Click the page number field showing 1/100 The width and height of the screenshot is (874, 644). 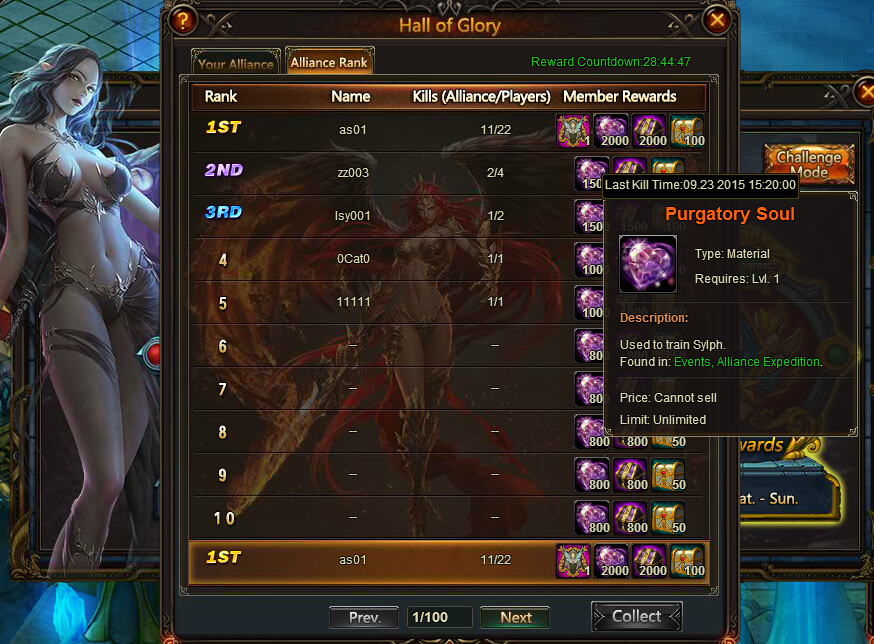click(439, 617)
